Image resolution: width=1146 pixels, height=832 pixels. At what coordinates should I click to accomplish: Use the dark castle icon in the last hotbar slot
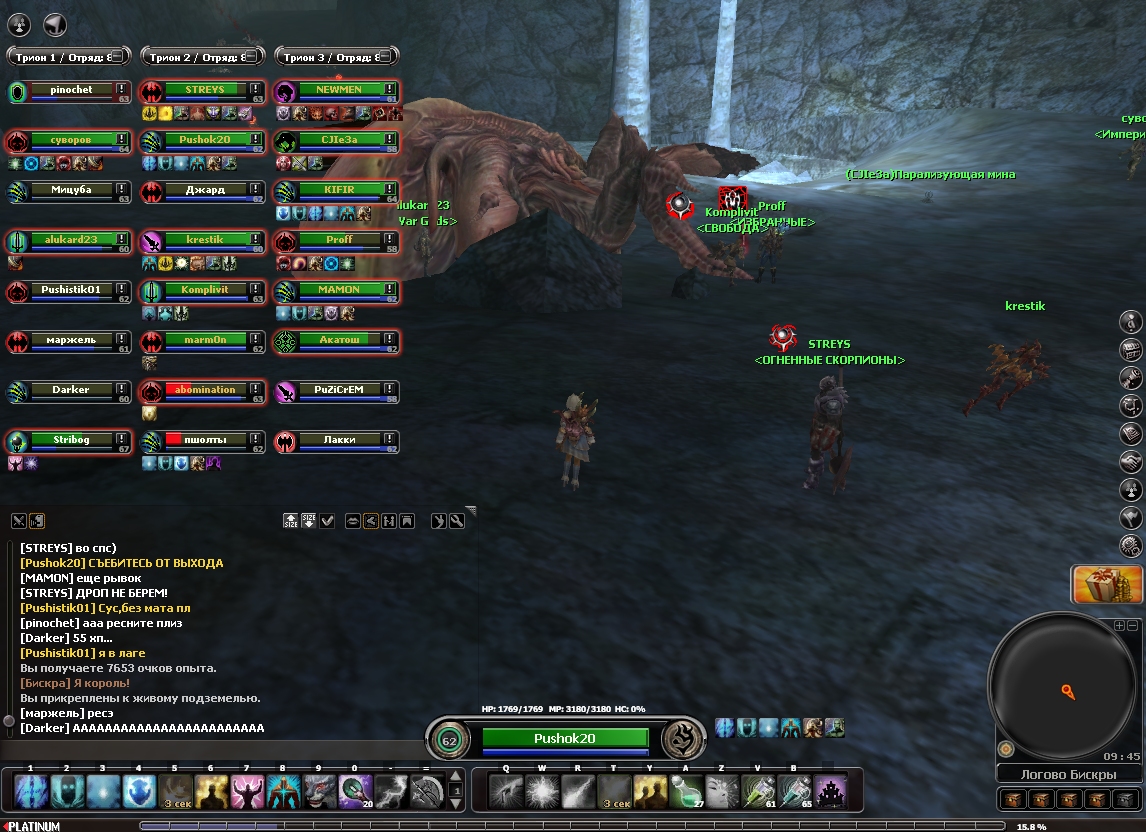(829, 792)
